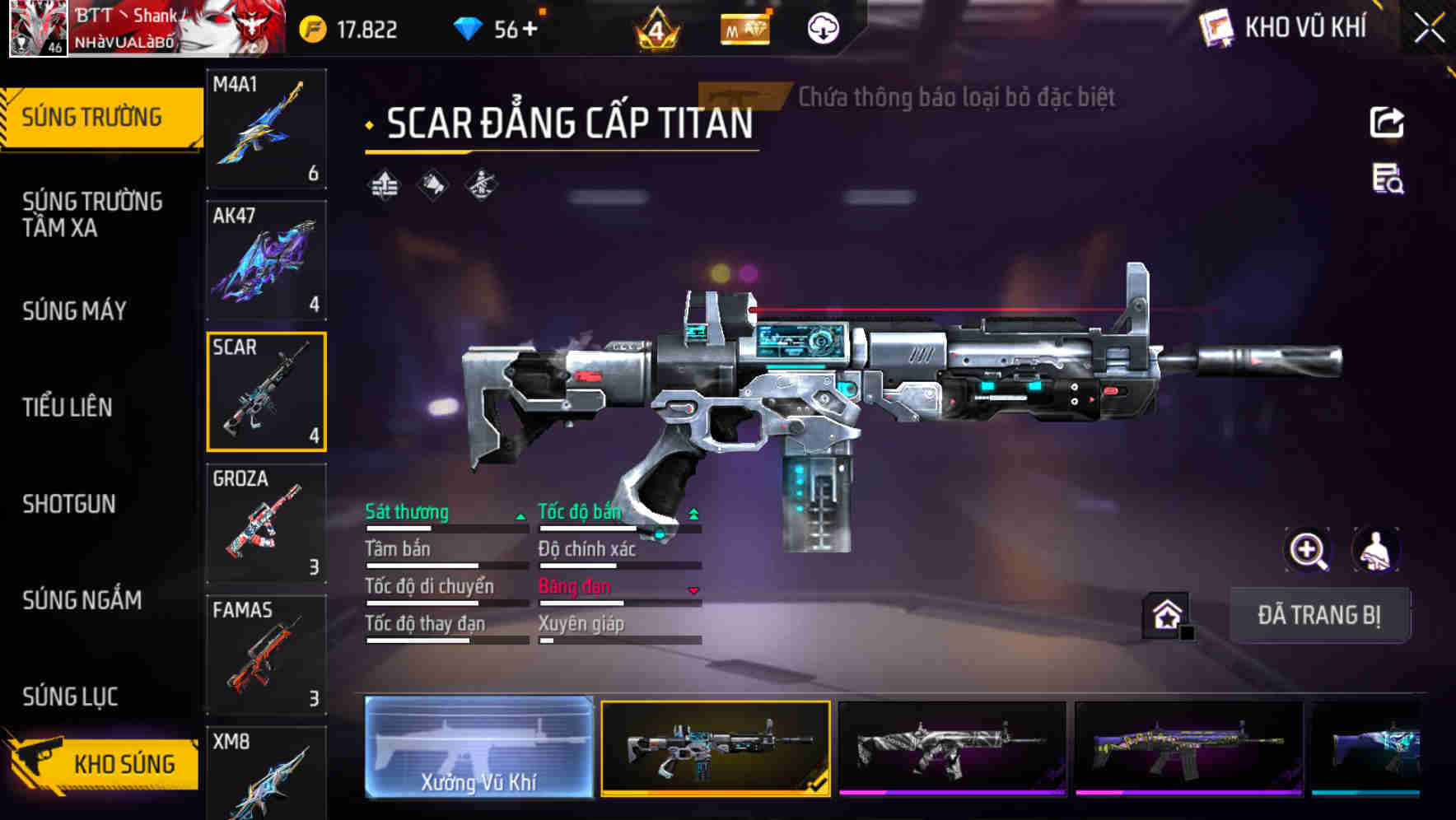Click the home-star showcase icon
This screenshot has height=820, width=1456.
click(x=1166, y=613)
